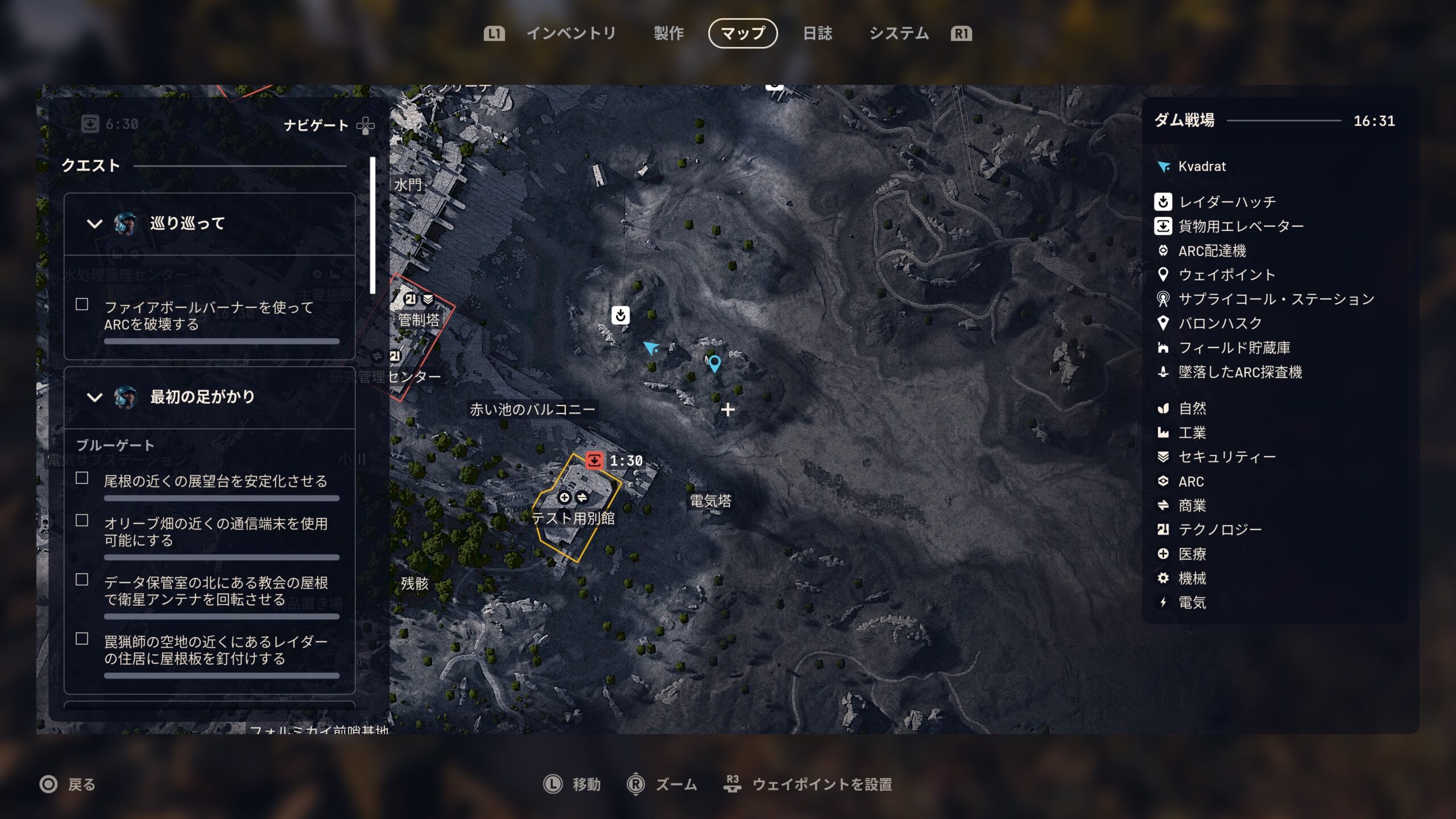Choose the オリーブ畑 通信端末 objective
The height and width of the screenshot is (819, 1456).
tap(215, 532)
